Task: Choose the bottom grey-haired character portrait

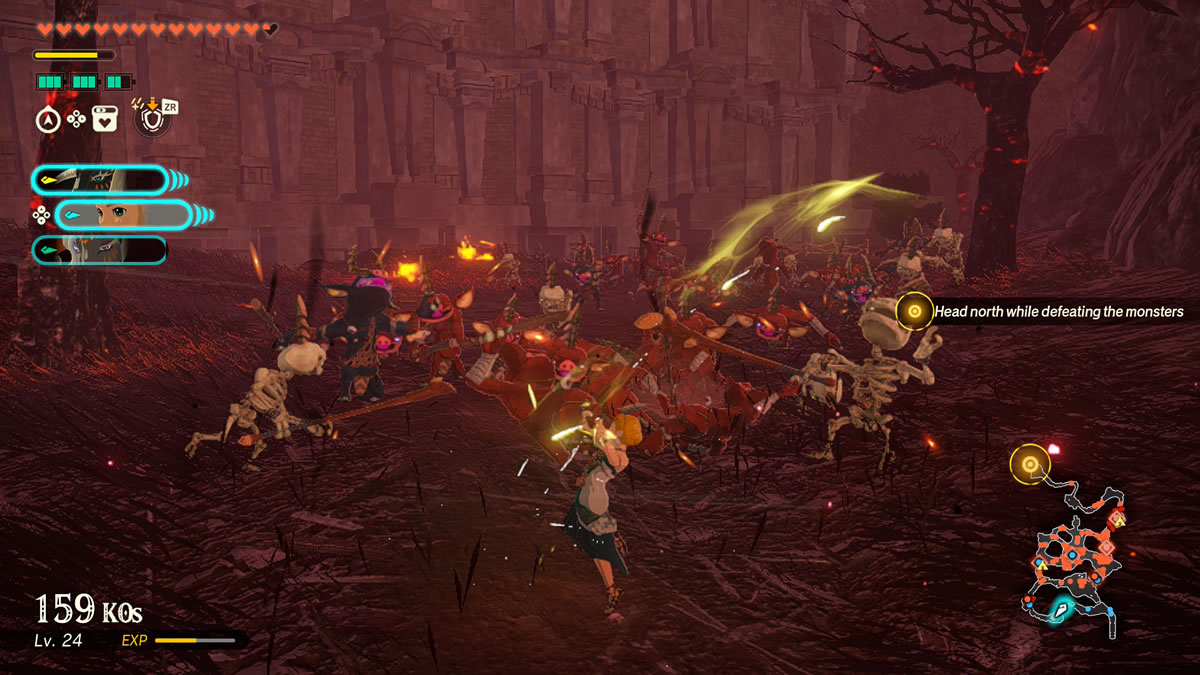Action: (x=99, y=250)
